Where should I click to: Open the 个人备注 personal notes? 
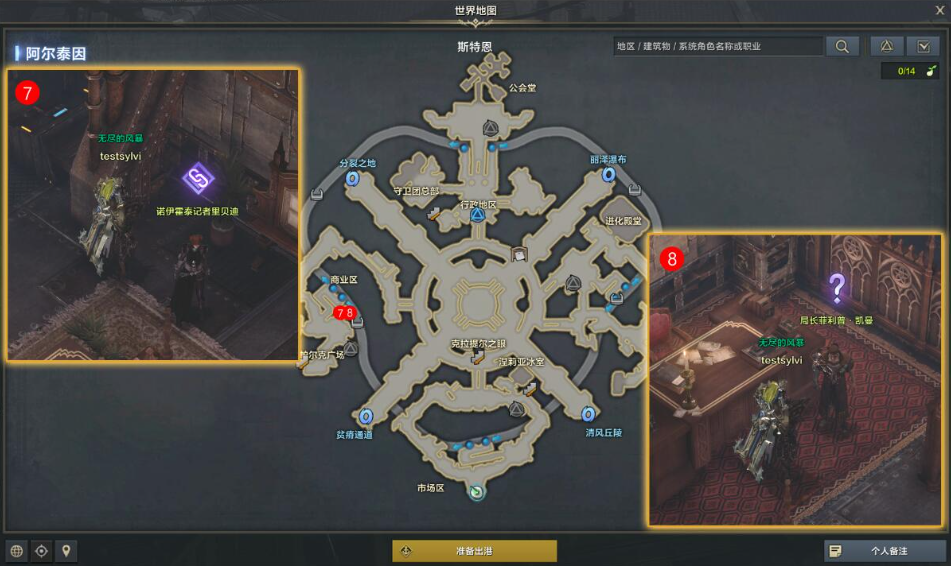[x=884, y=551]
